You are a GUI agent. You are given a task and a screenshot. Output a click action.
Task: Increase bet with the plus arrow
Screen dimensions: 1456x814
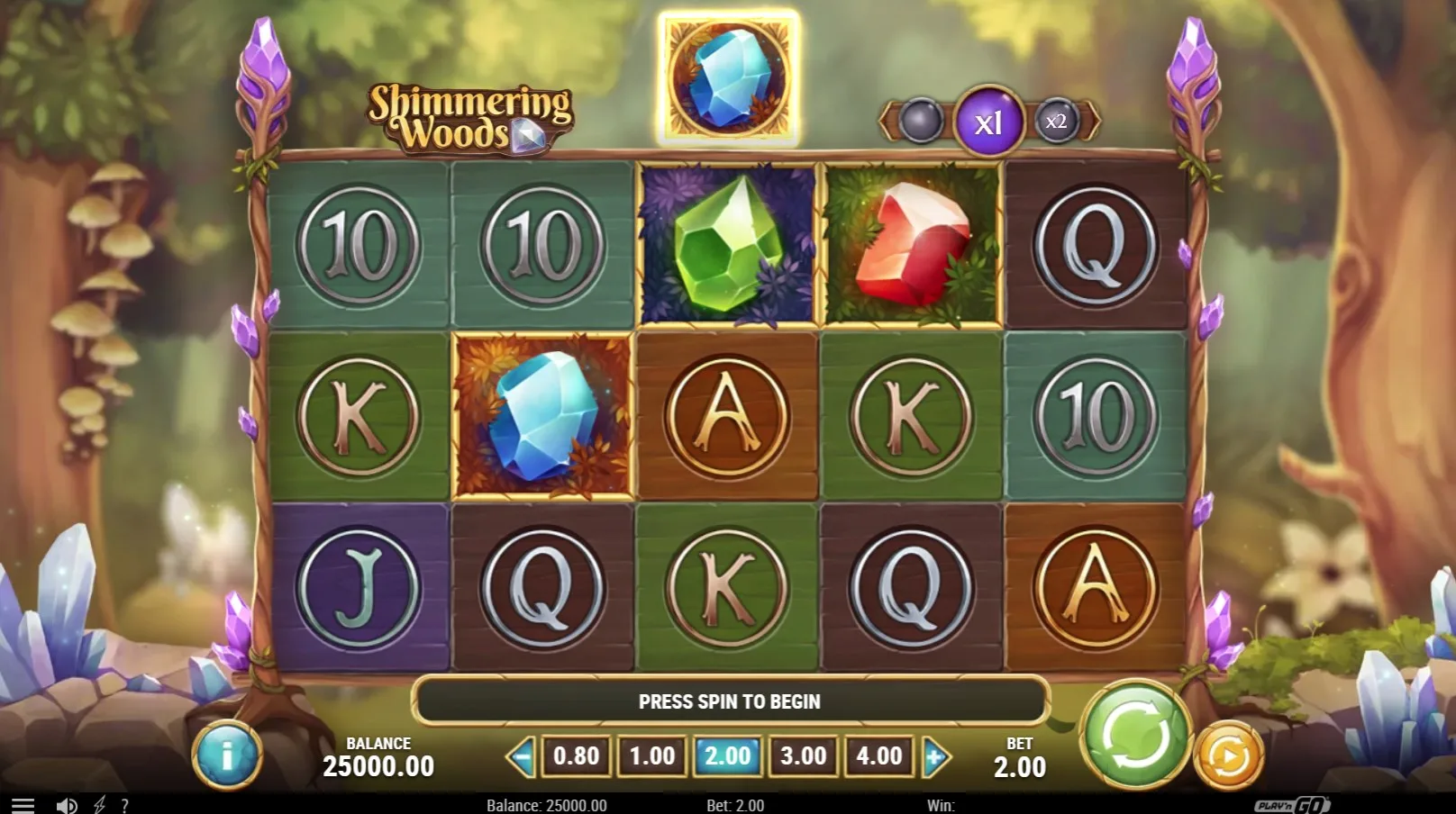click(935, 756)
